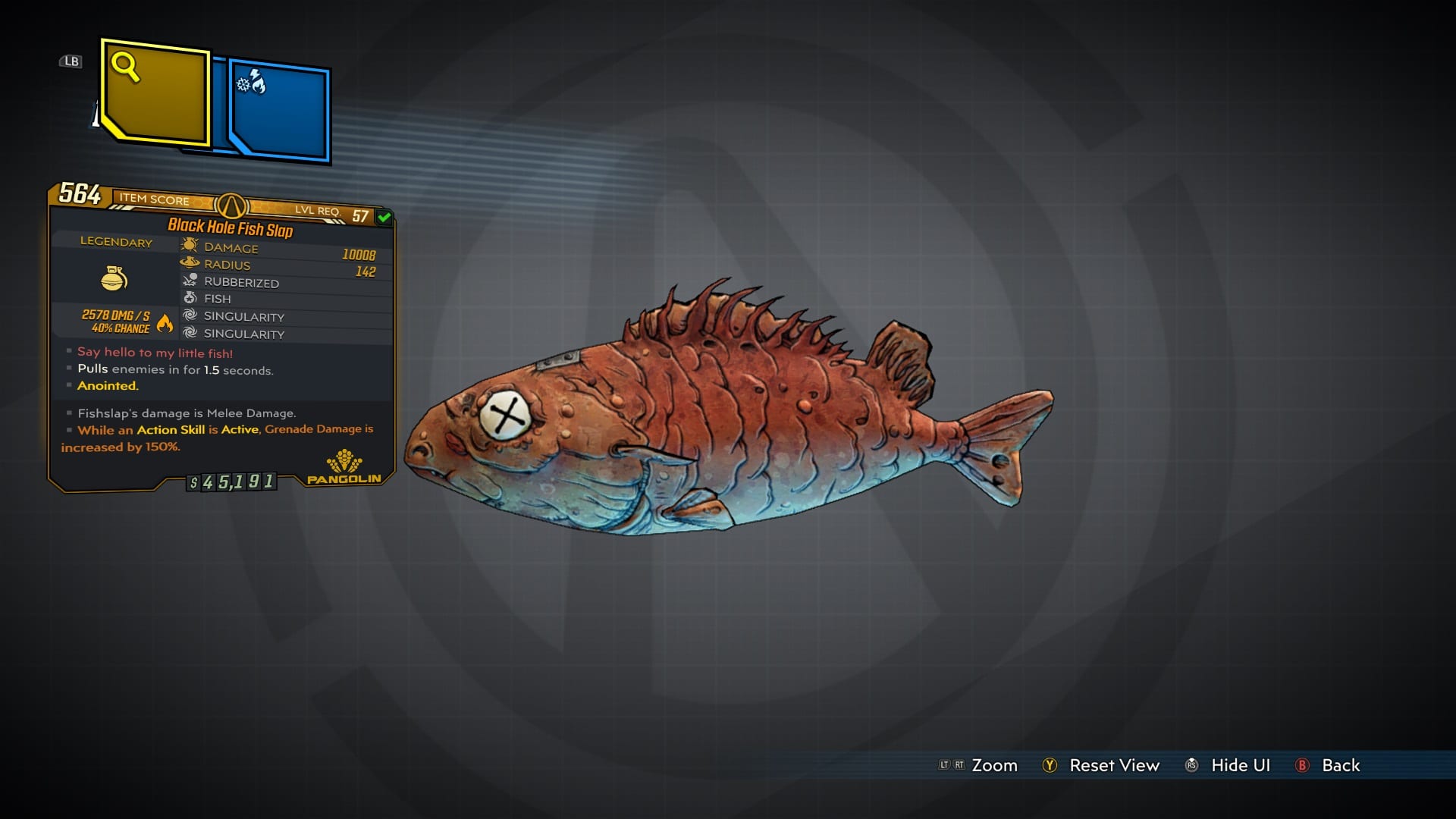Viewport: 1456px width, 819px height.
Task: Click the Radius blast icon
Action: [x=188, y=263]
